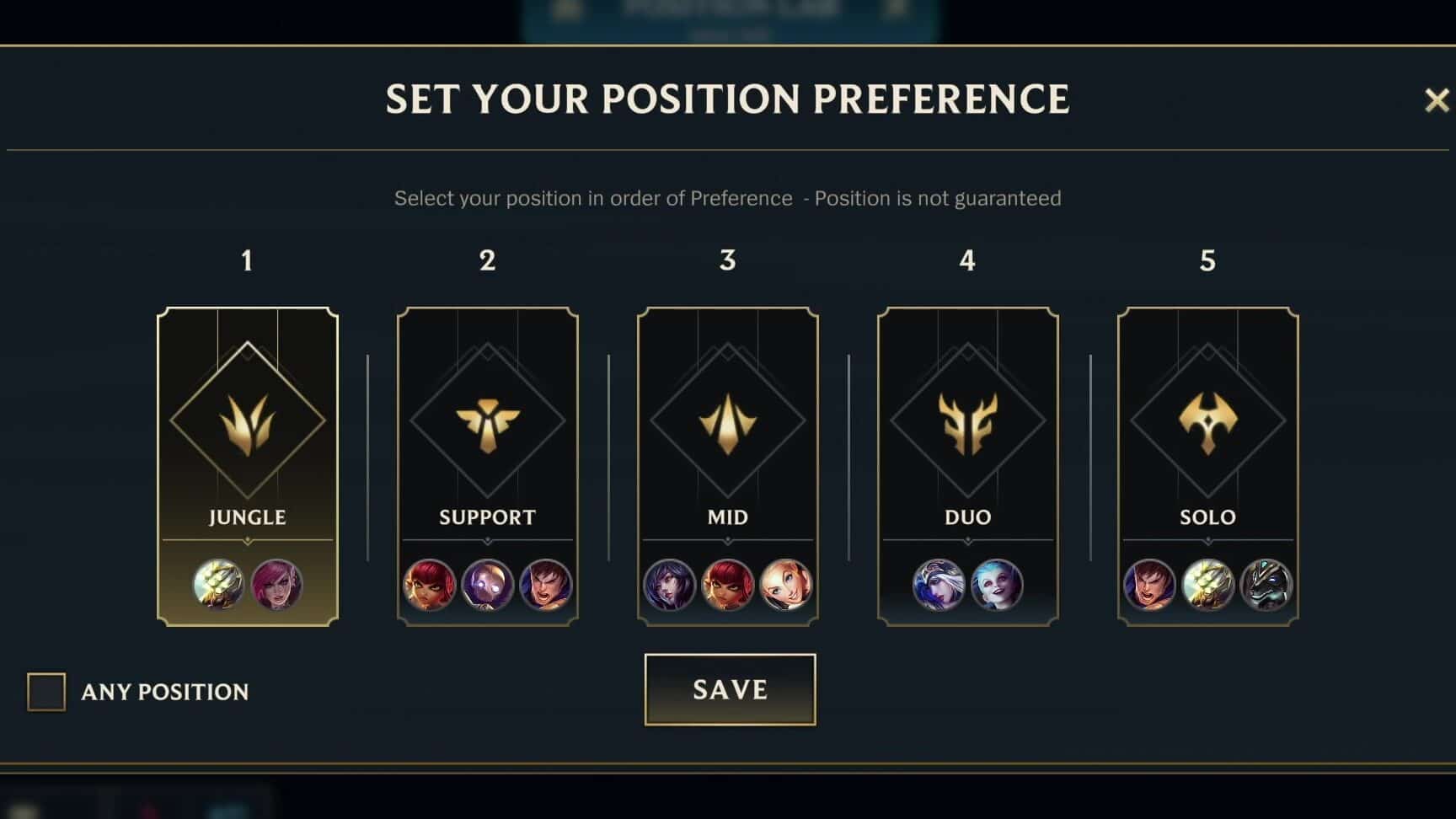This screenshot has width=1456, height=819.
Task: Select the card under number 3
Action: pyautogui.click(x=728, y=468)
